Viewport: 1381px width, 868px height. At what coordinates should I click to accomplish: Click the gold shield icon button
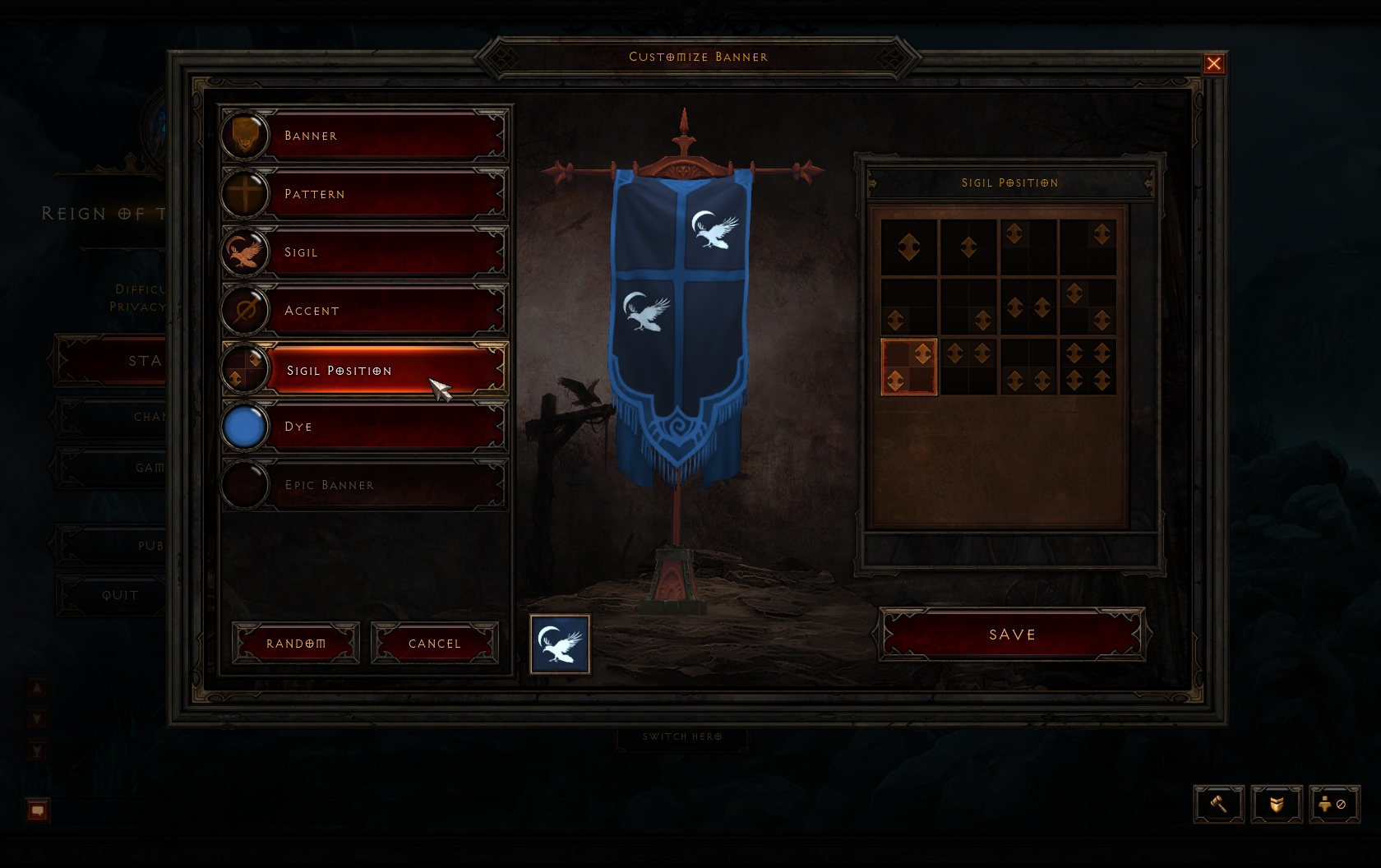(1277, 804)
